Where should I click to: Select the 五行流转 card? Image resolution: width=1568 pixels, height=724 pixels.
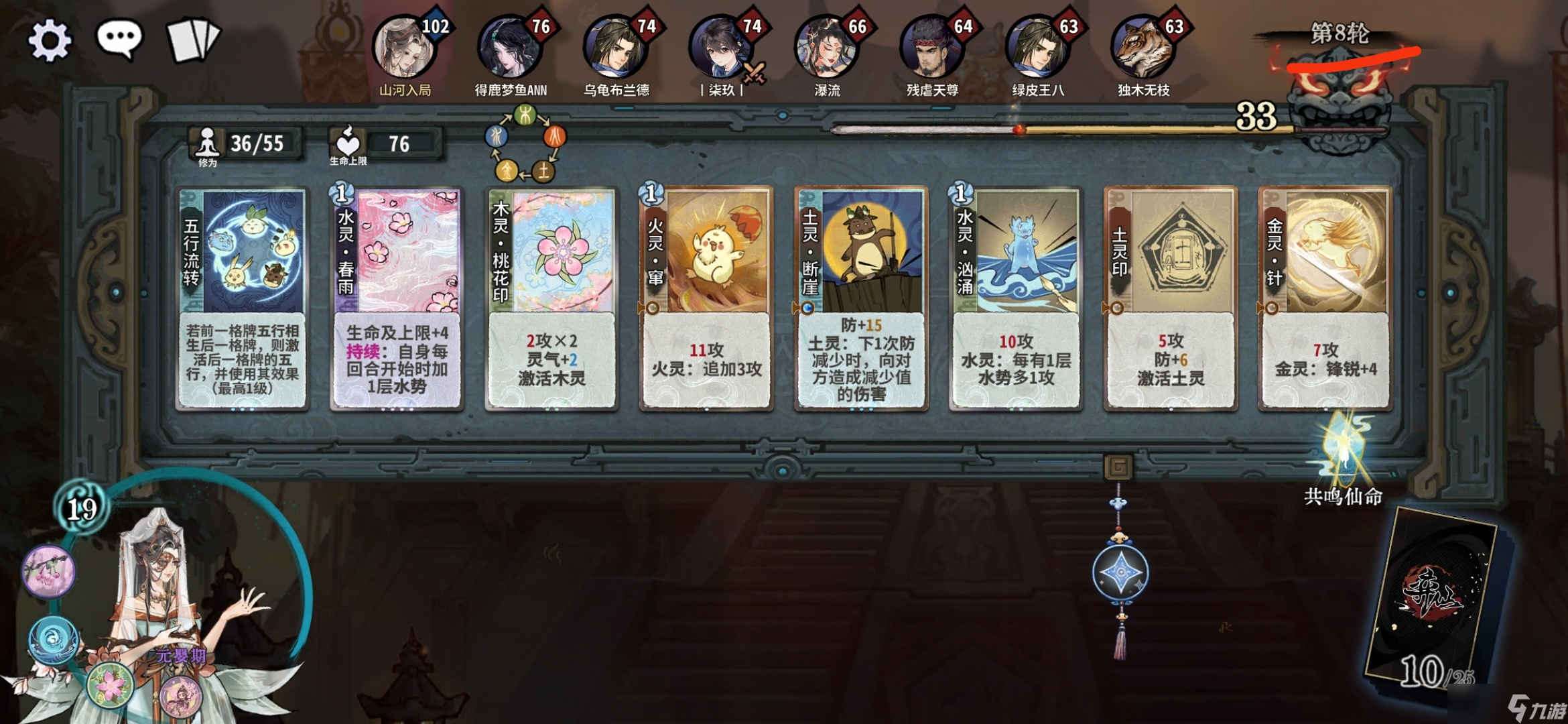tap(243, 298)
